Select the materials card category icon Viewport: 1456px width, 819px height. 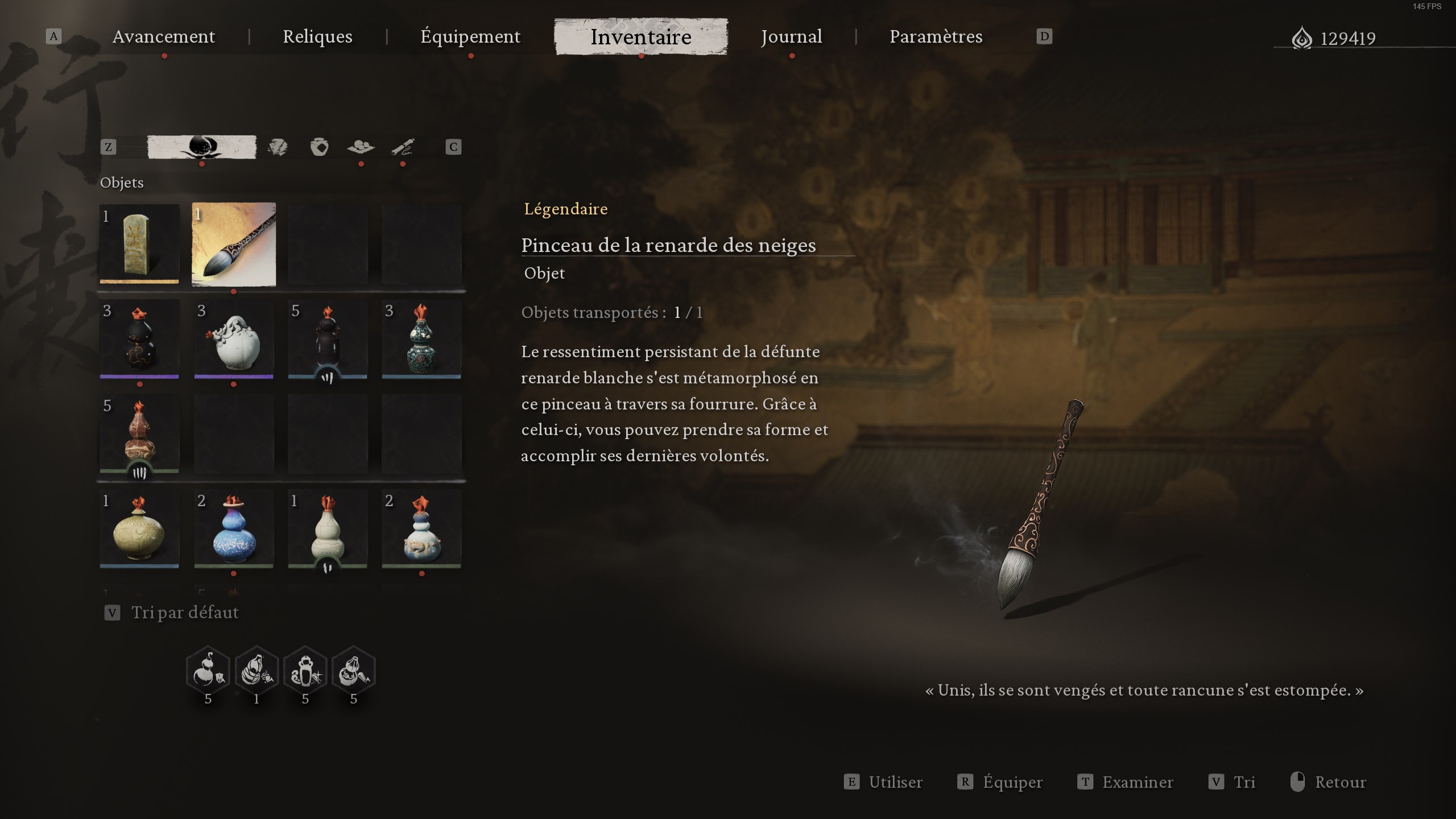pyautogui.click(x=278, y=147)
